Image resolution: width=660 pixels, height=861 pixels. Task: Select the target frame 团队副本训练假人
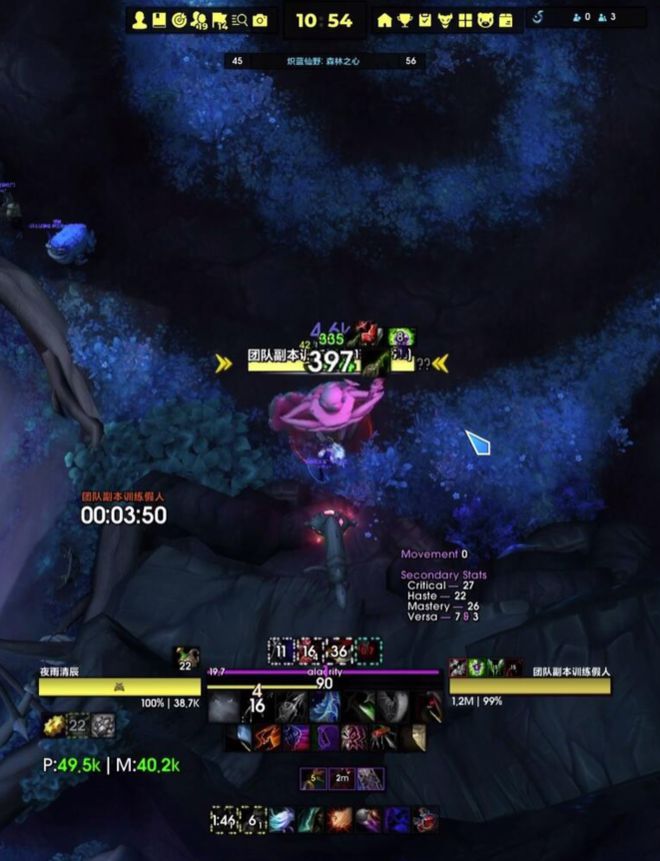point(529,686)
